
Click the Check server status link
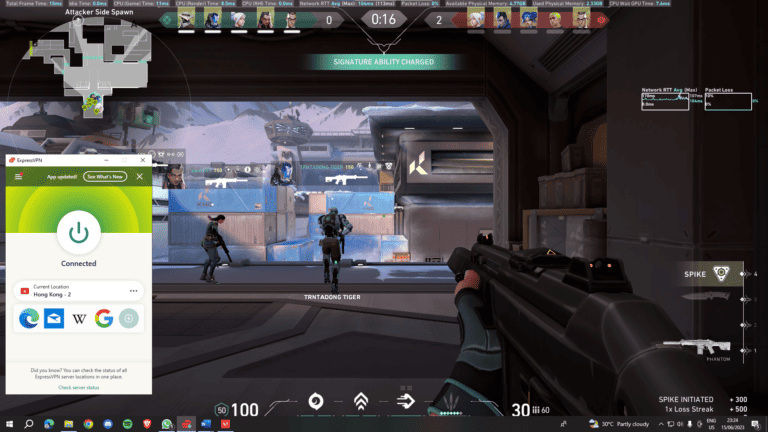78,387
